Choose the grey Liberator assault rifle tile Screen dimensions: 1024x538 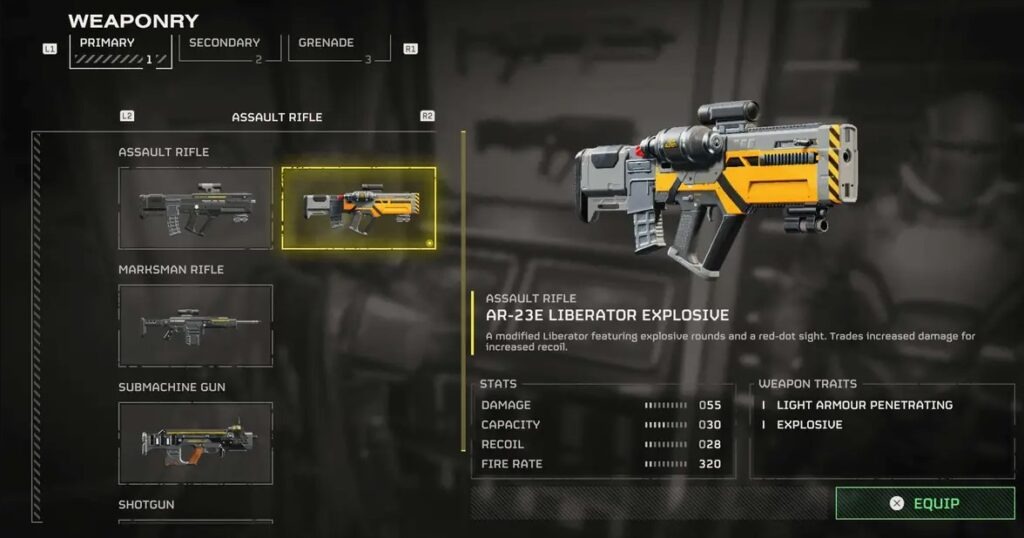coord(196,208)
